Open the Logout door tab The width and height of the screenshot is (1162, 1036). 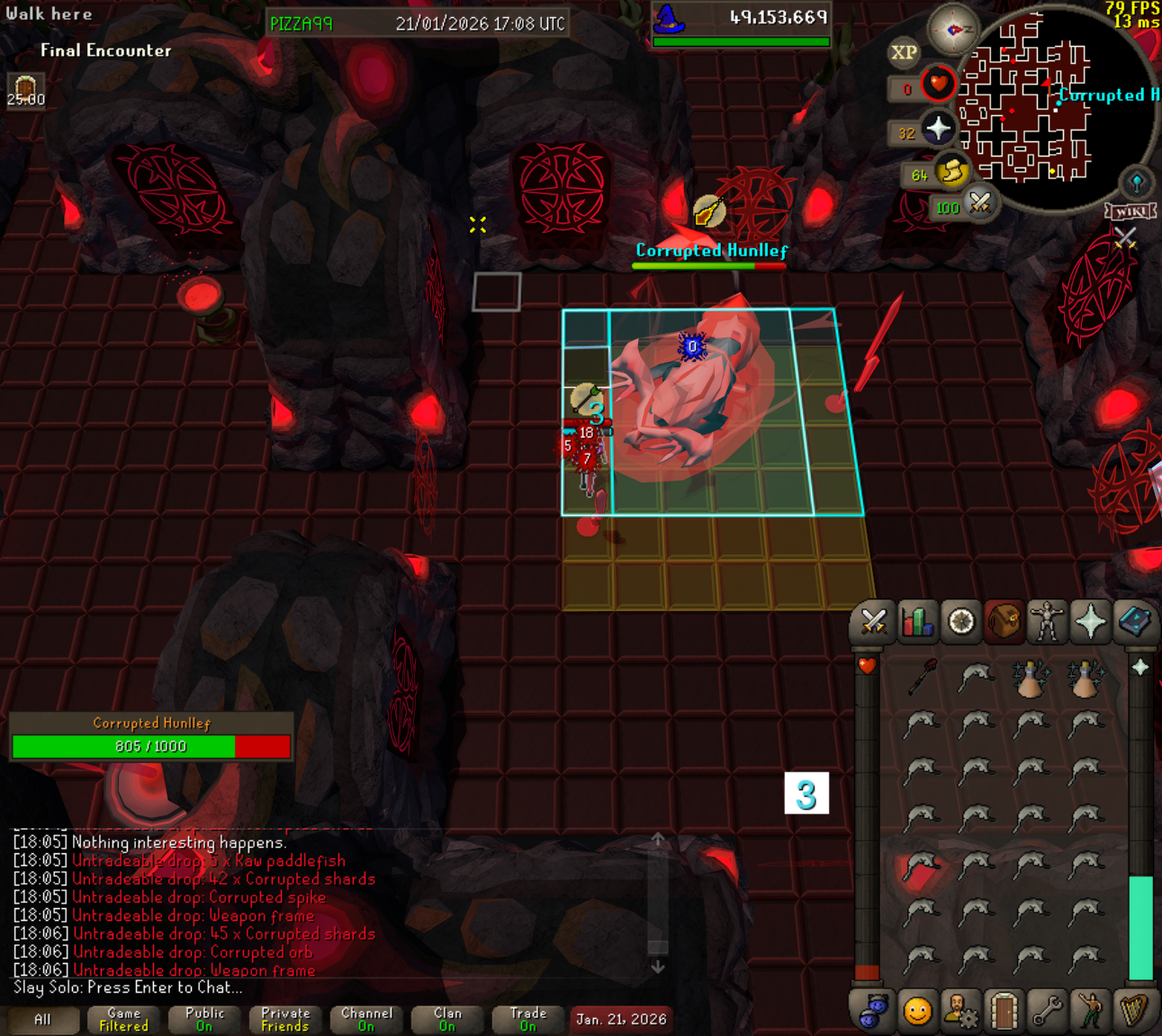click(x=1004, y=1012)
